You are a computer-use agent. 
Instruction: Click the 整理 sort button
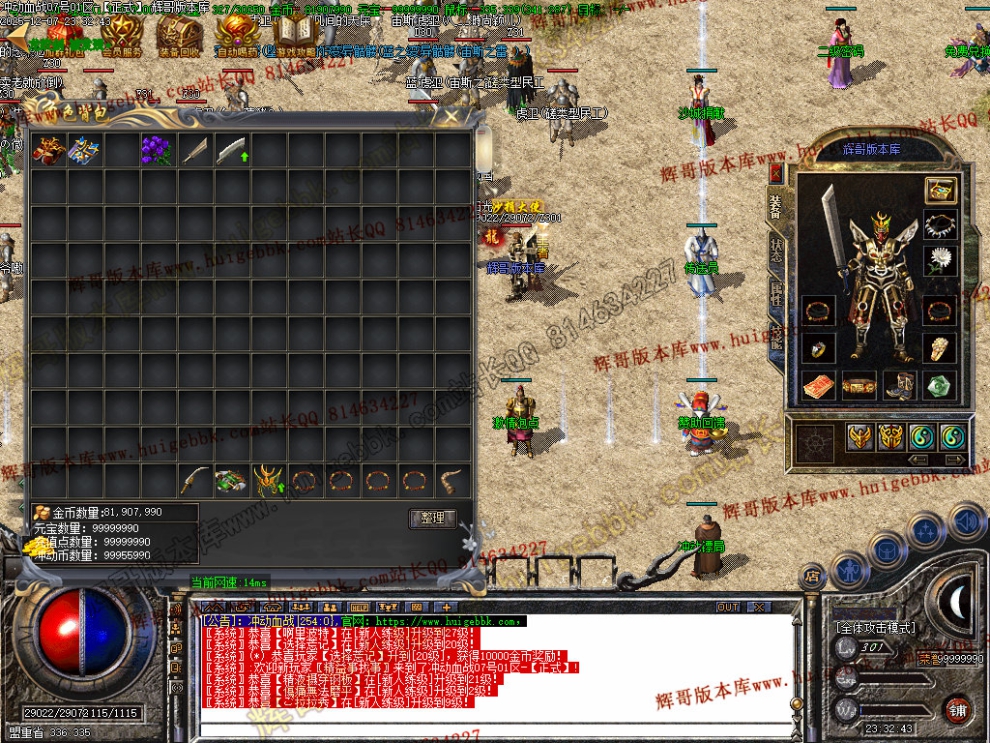tap(432, 518)
